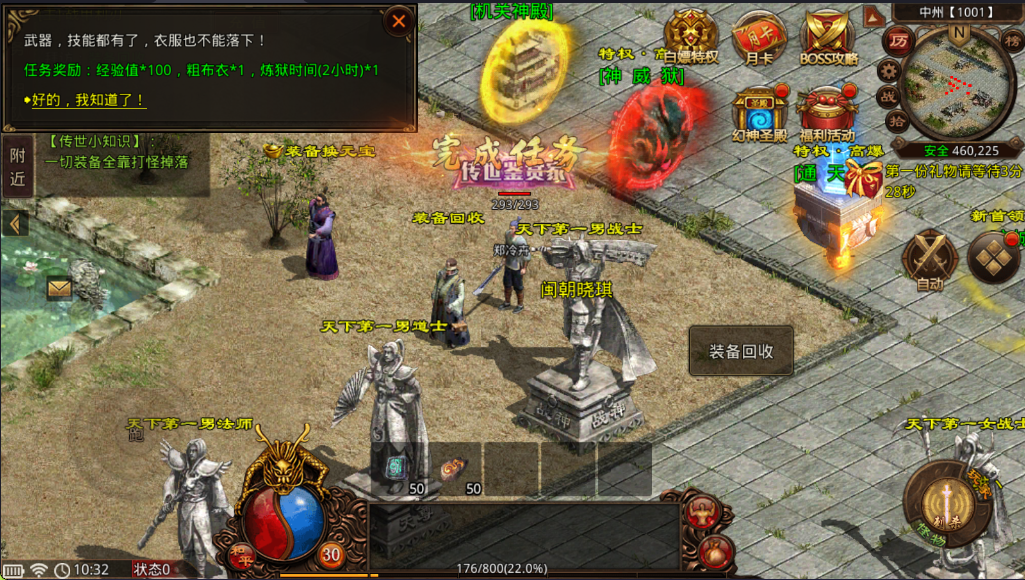Open the gear settings button beside the minimap

click(x=887, y=70)
